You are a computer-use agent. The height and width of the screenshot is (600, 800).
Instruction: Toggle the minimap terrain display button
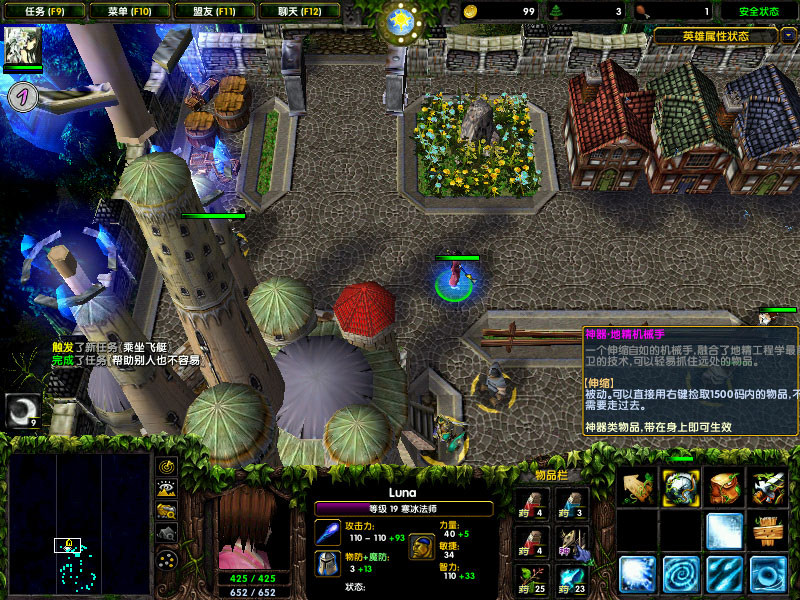[x=167, y=489]
